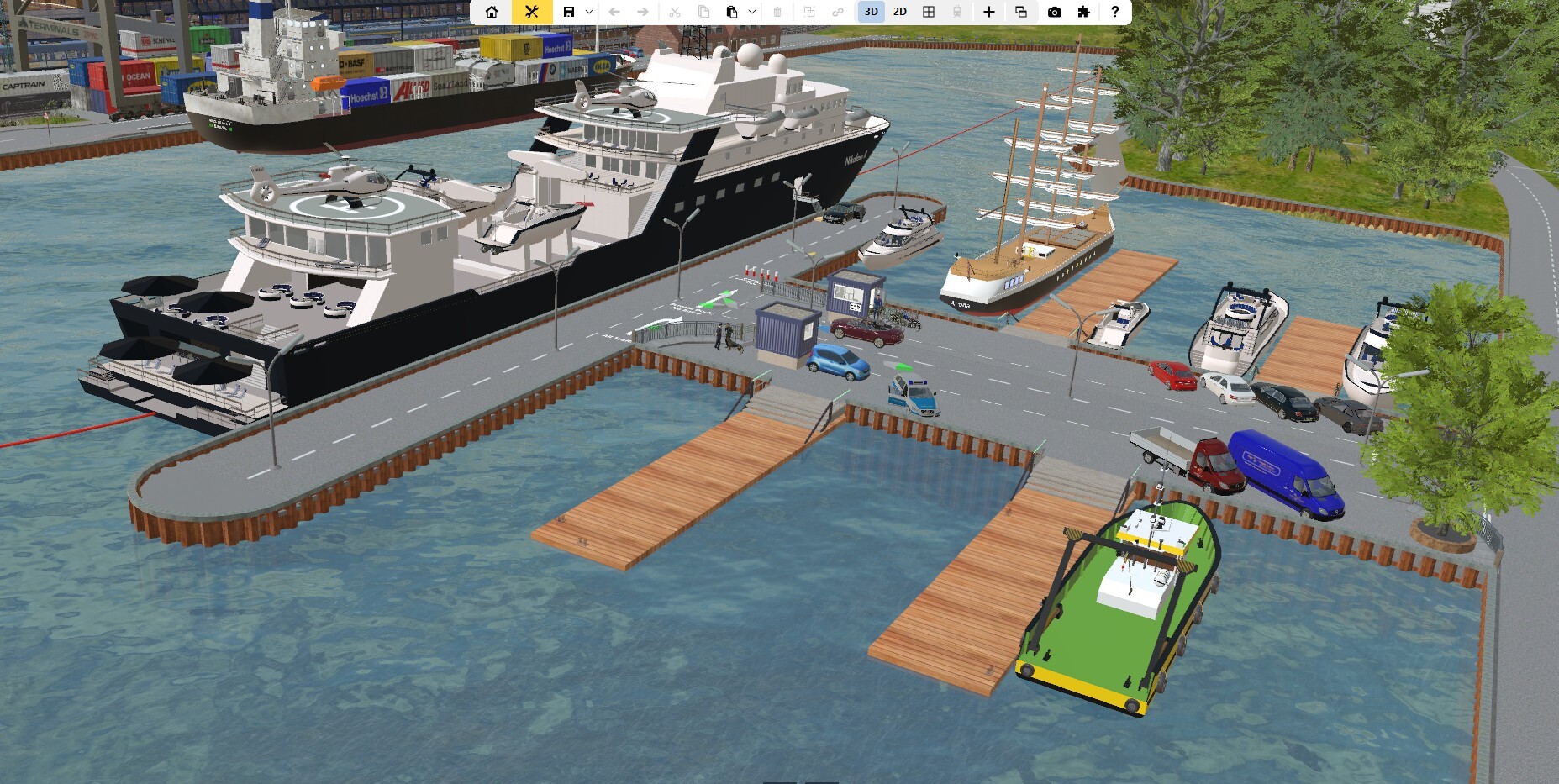Open the overlapping windows icon
The width and height of the screenshot is (1559, 784).
tap(1021, 12)
